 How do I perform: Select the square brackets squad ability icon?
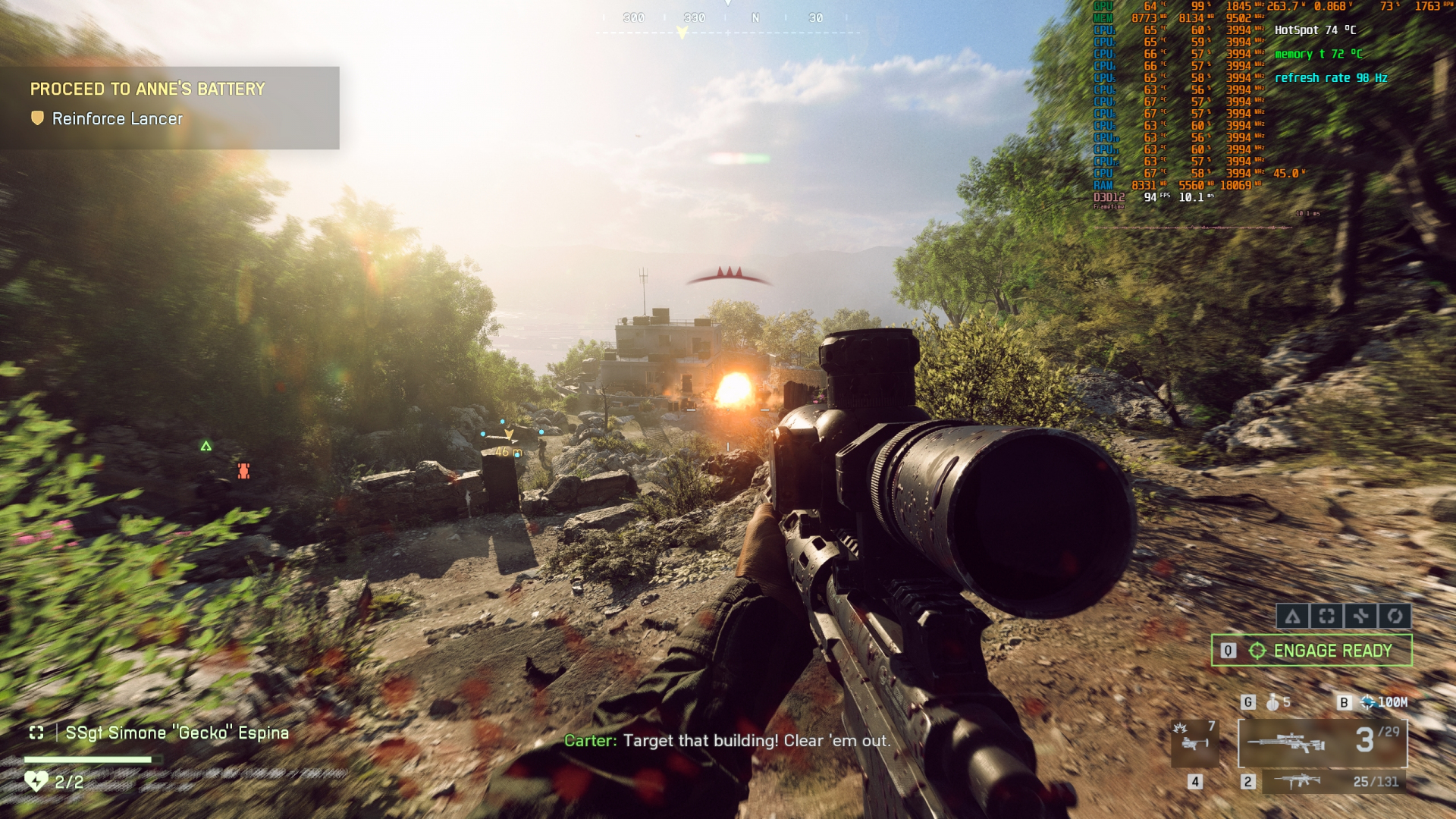pos(1326,616)
